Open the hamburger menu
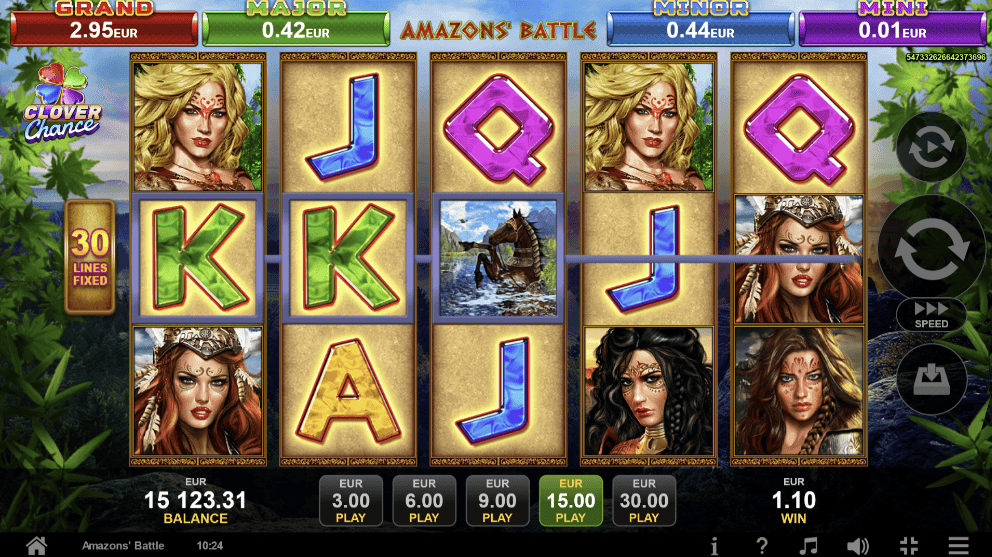Image resolution: width=992 pixels, height=557 pixels. tap(958, 546)
